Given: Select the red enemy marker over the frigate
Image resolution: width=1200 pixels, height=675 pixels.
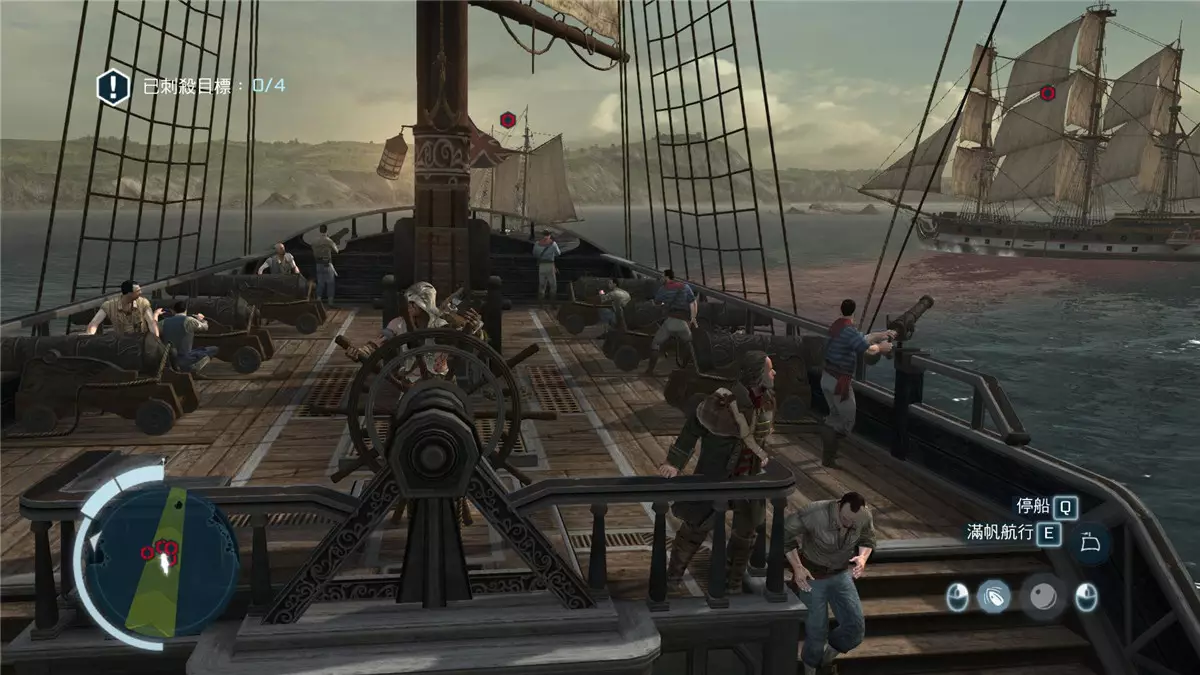Looking at the screenshot, I should [1047, 93].
